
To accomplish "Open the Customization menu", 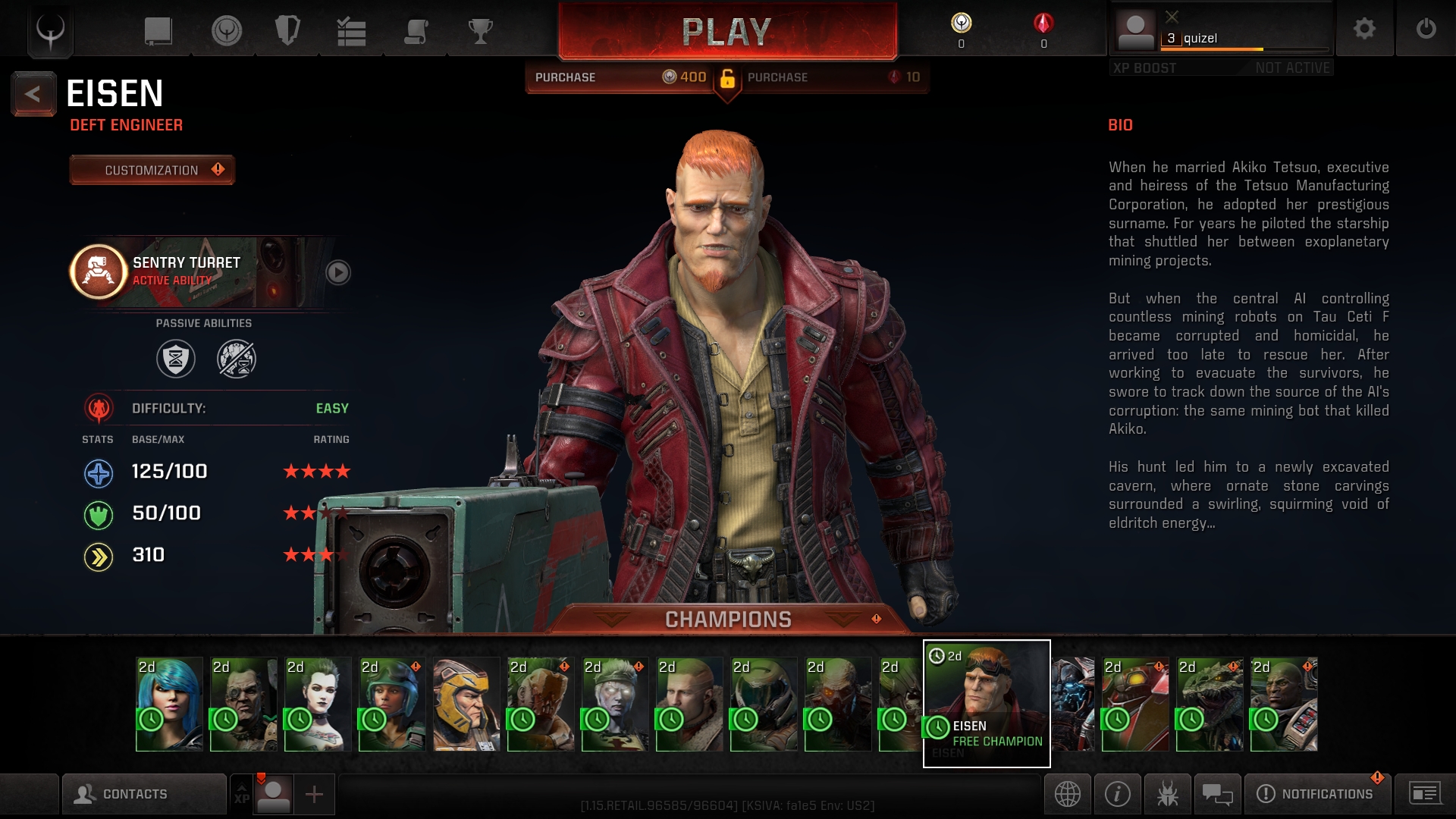I will [152, 170].
